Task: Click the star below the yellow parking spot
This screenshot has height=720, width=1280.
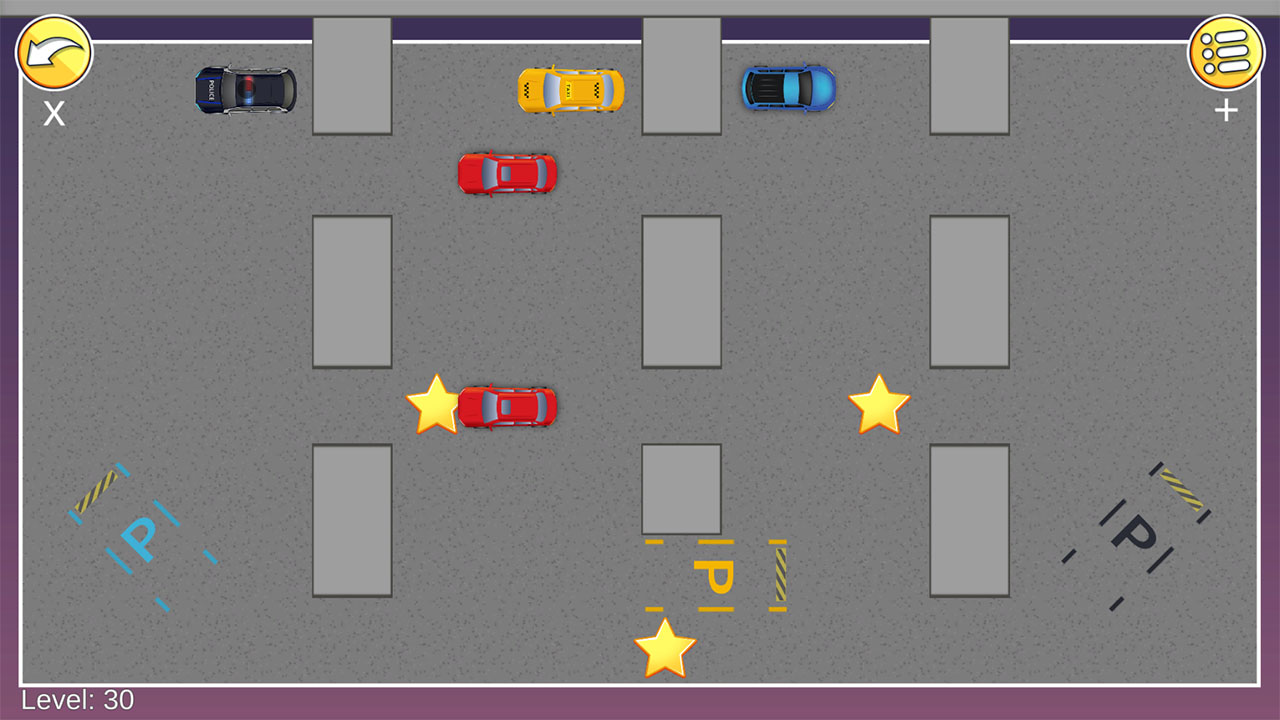Action: [x=663, y=648]
